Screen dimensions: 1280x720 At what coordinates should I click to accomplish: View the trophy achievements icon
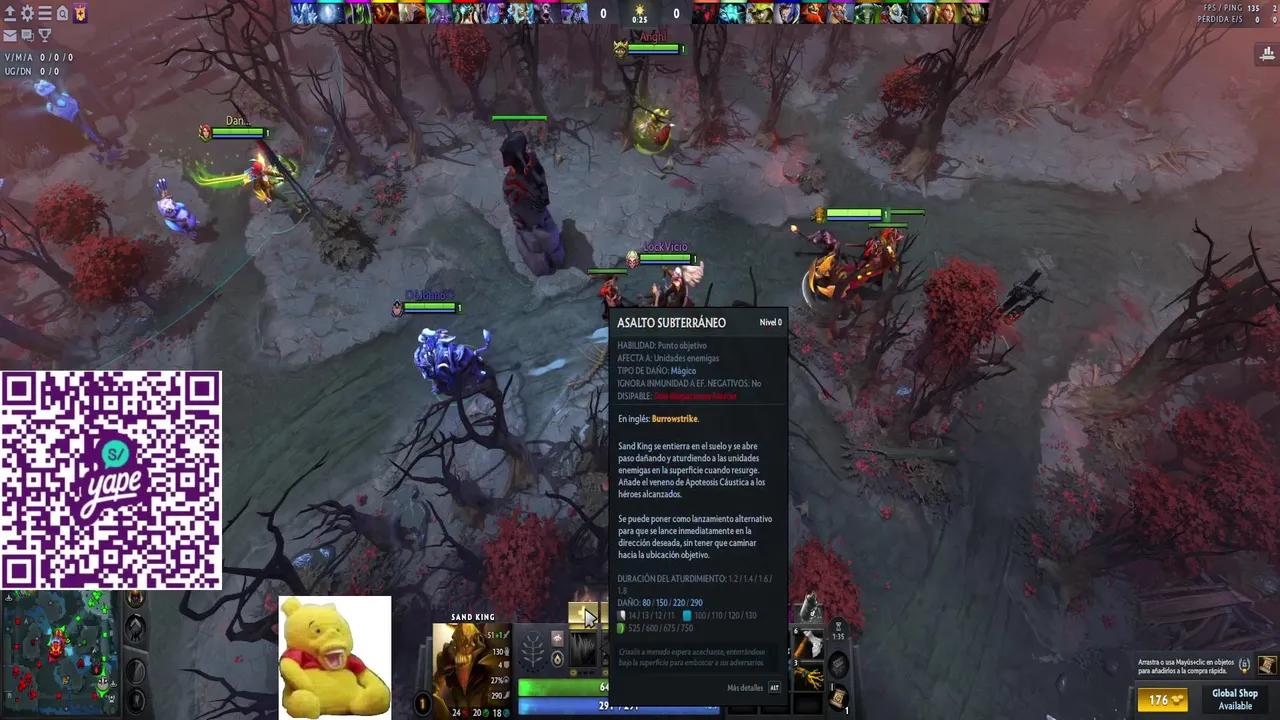[44, 35]
